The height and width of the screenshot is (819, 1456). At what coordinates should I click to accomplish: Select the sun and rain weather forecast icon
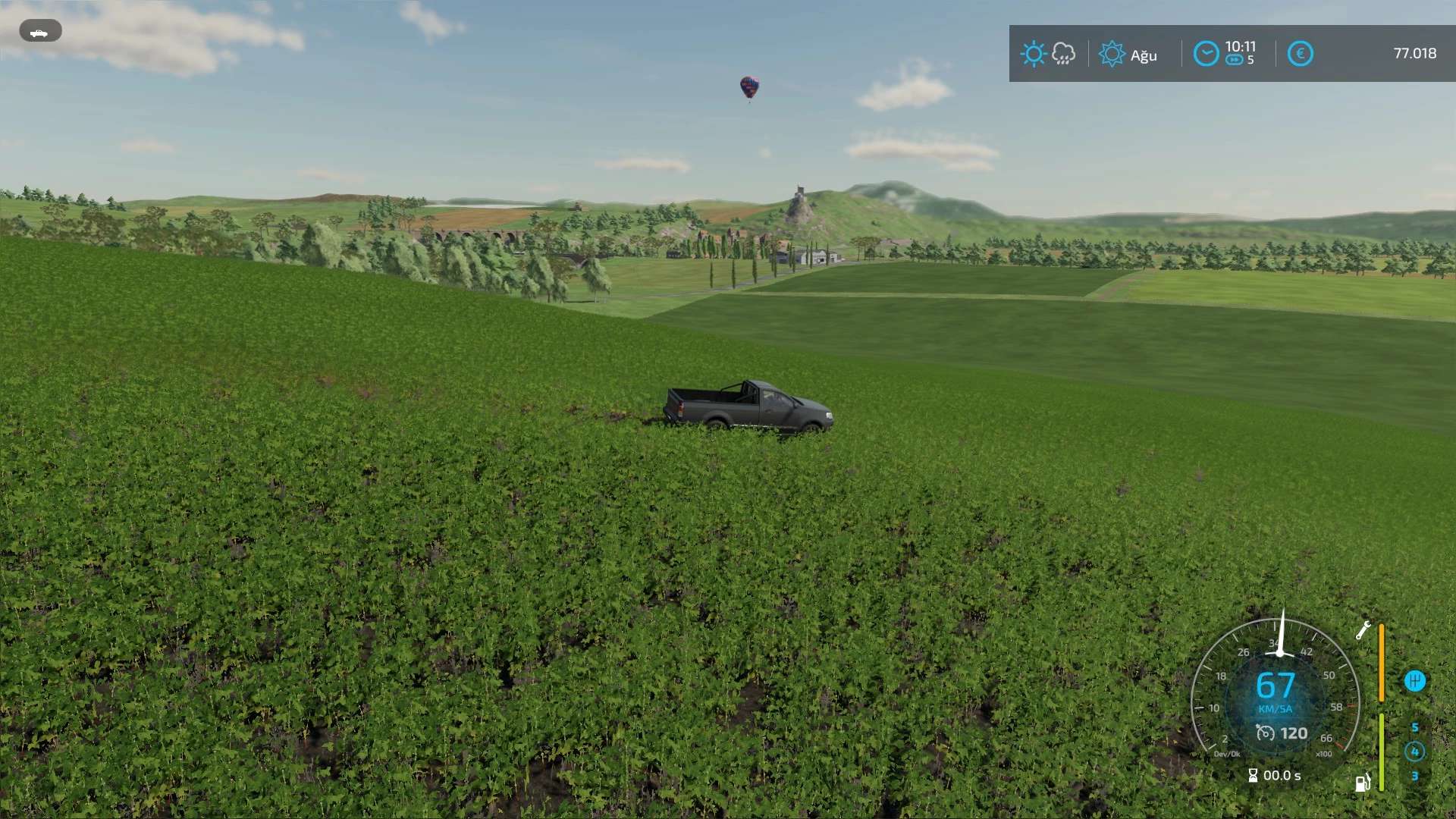tap(1048, 54)
